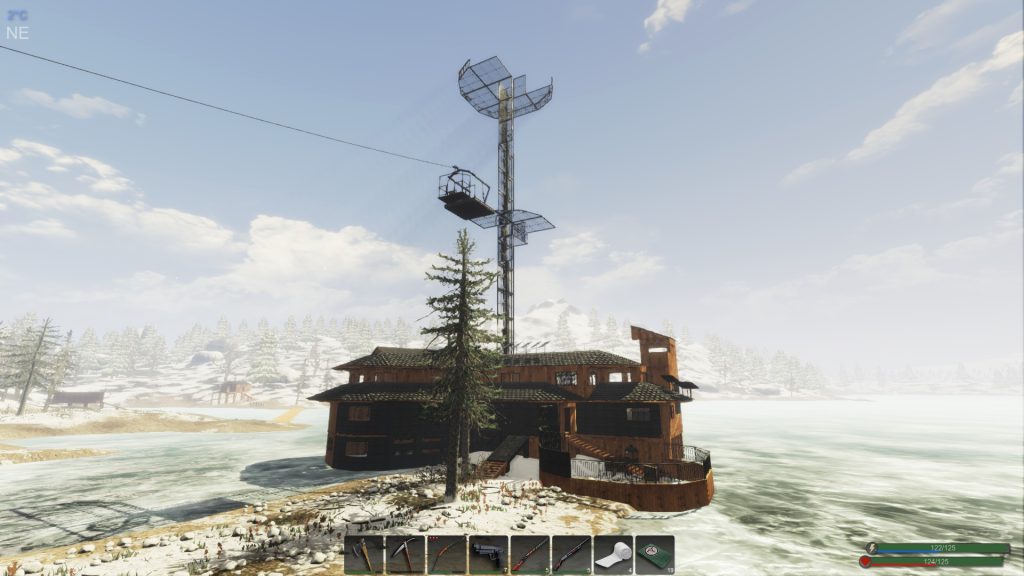Pick the pump shotgun hotbar slot
The height and width of the screenshot is (576, 1024).
[571, 554]
